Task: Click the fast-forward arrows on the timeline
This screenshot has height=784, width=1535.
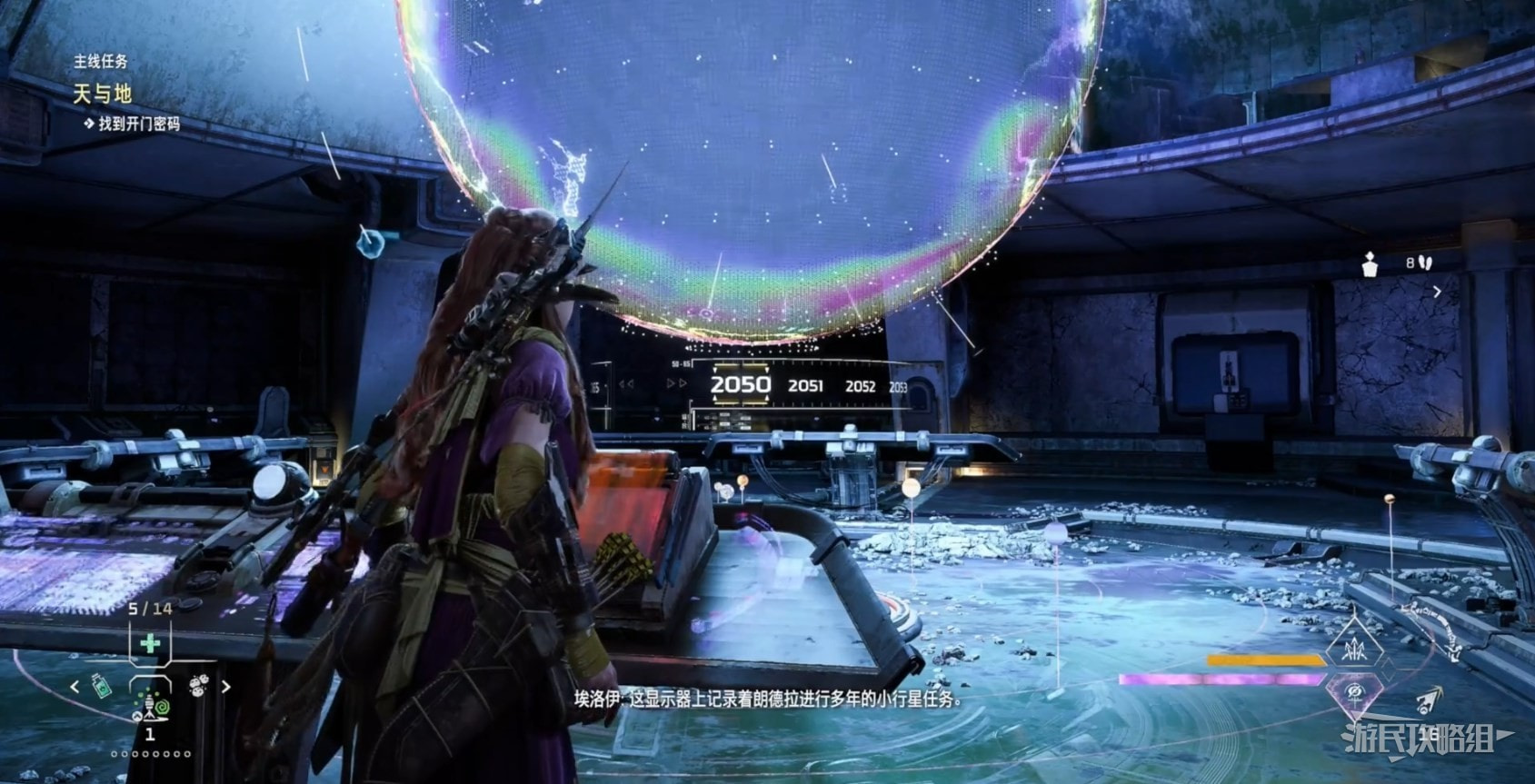Action: [676, 383]
